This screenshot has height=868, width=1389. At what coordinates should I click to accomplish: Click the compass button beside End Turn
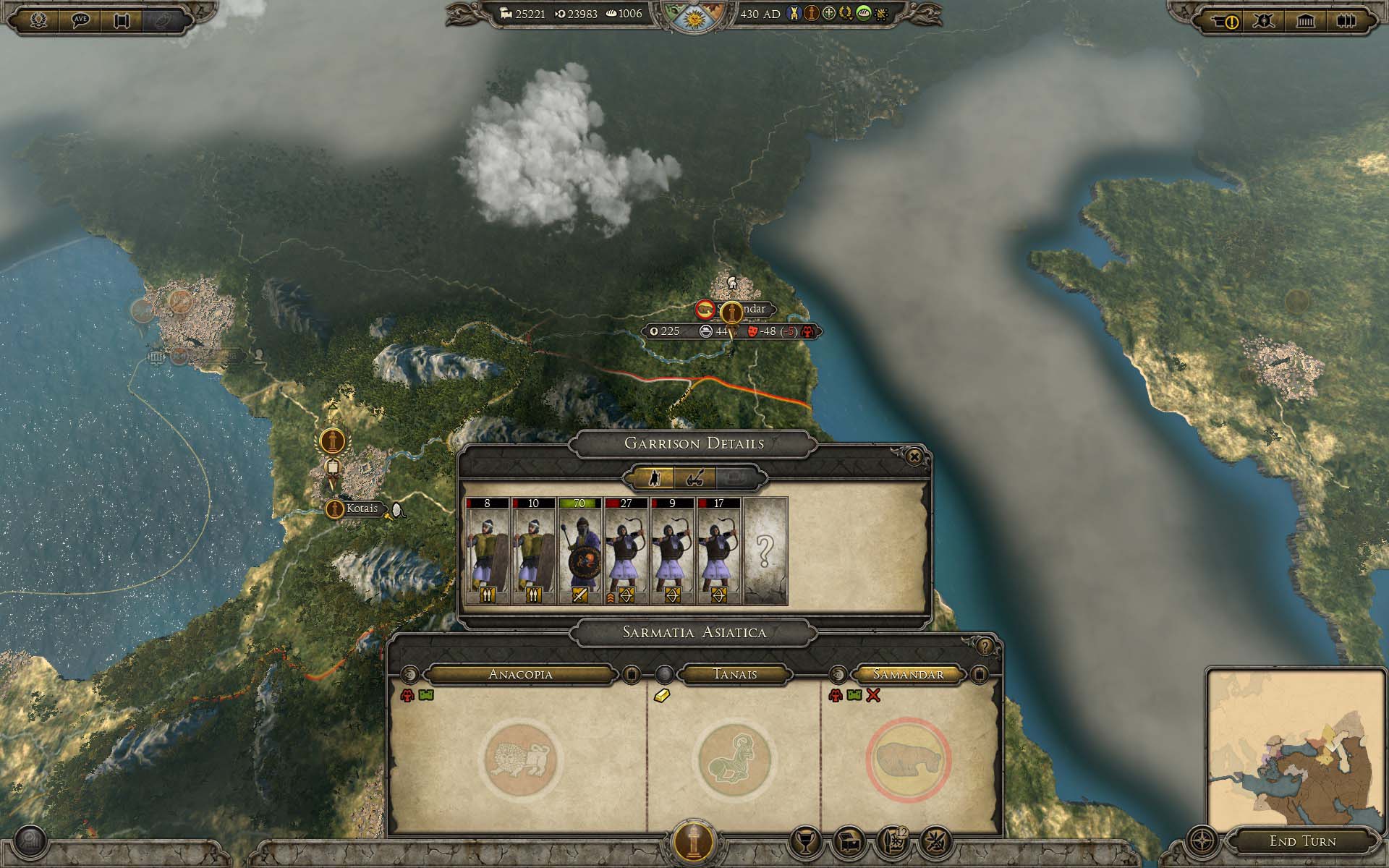click(1202, 841)
